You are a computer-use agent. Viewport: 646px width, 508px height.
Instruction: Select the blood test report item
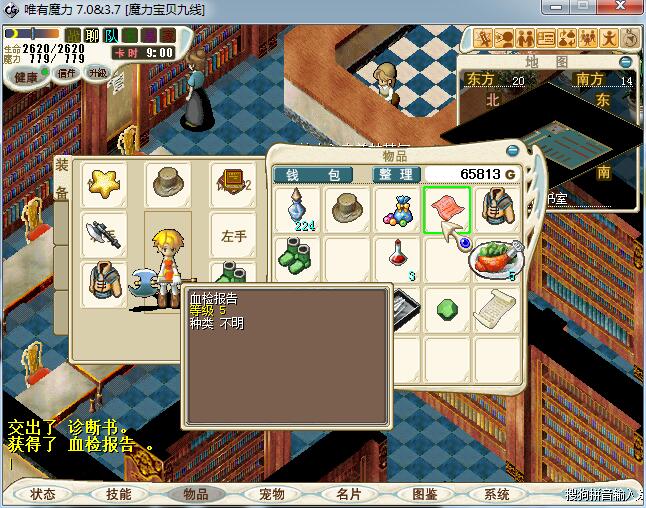click(x=446, y=209)
